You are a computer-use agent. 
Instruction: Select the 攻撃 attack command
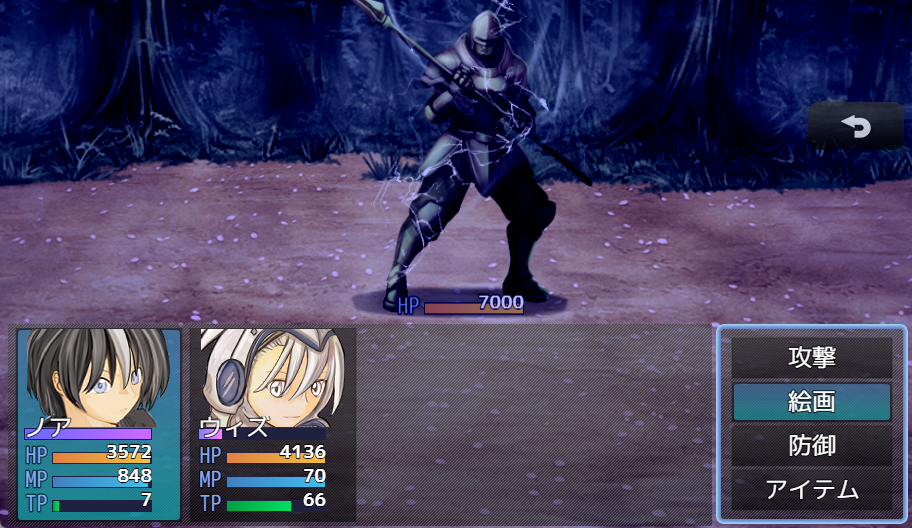point(811,357)
